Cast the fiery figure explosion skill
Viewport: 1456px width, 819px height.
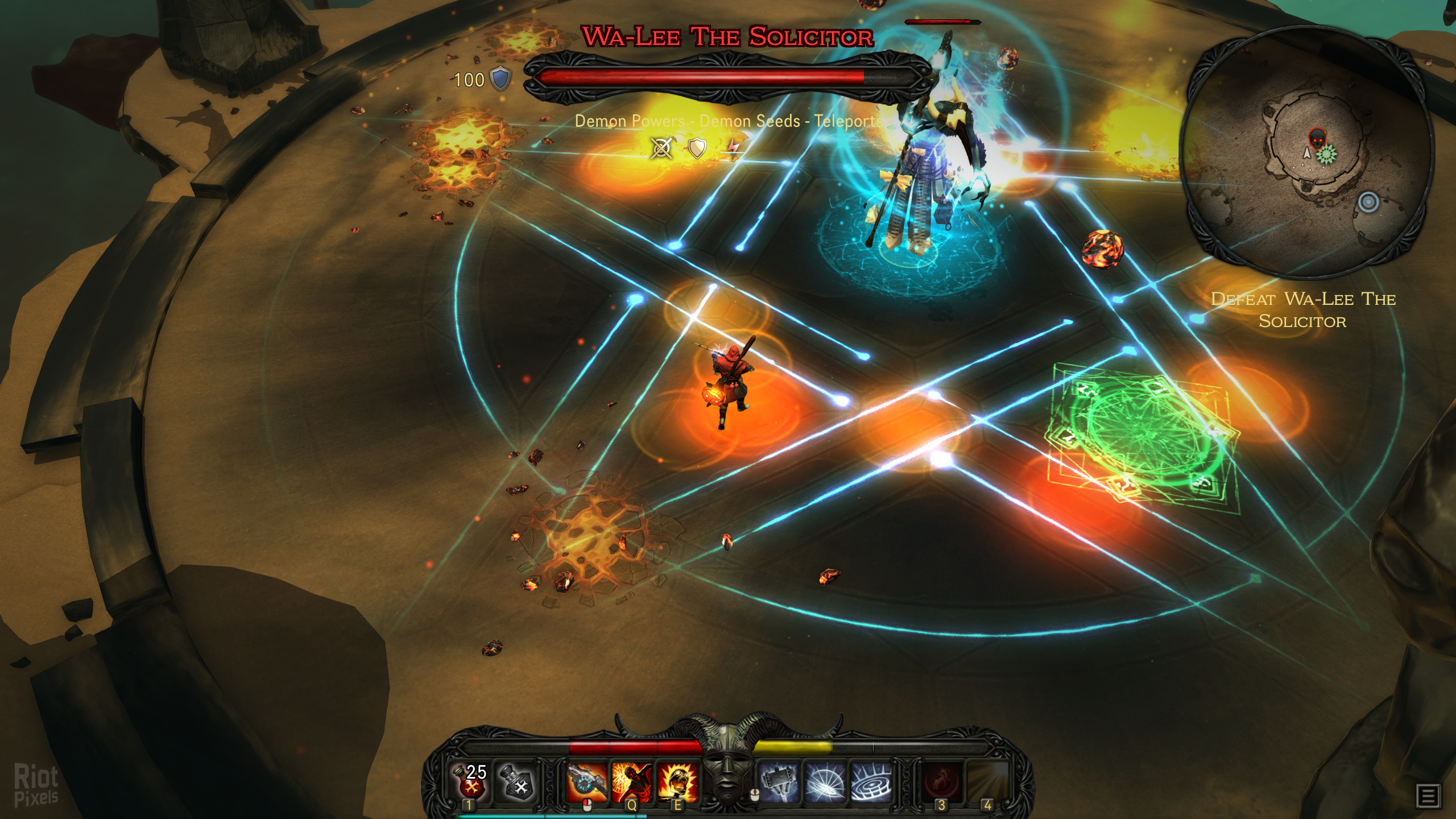point(631,781)
